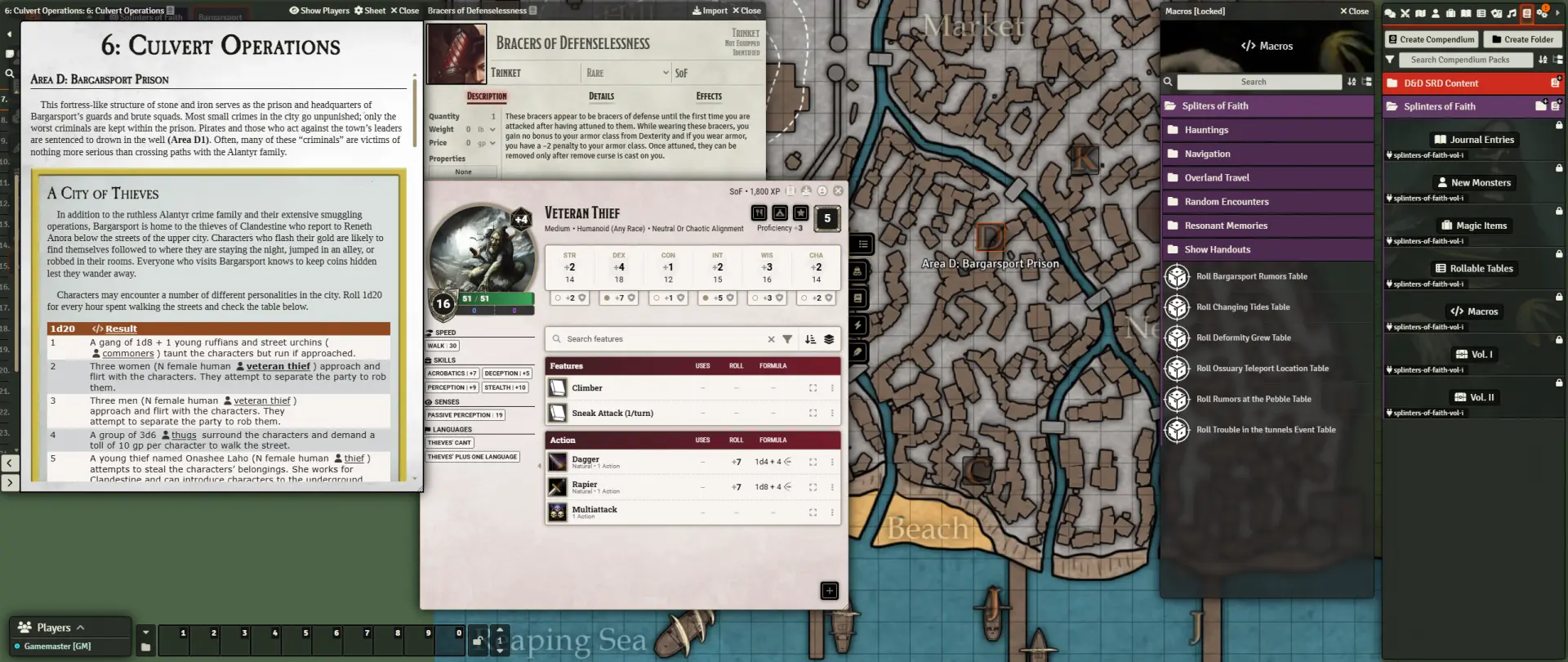
Task: Open the Rare rarity dropdown
Action: [x=626, y=73]
